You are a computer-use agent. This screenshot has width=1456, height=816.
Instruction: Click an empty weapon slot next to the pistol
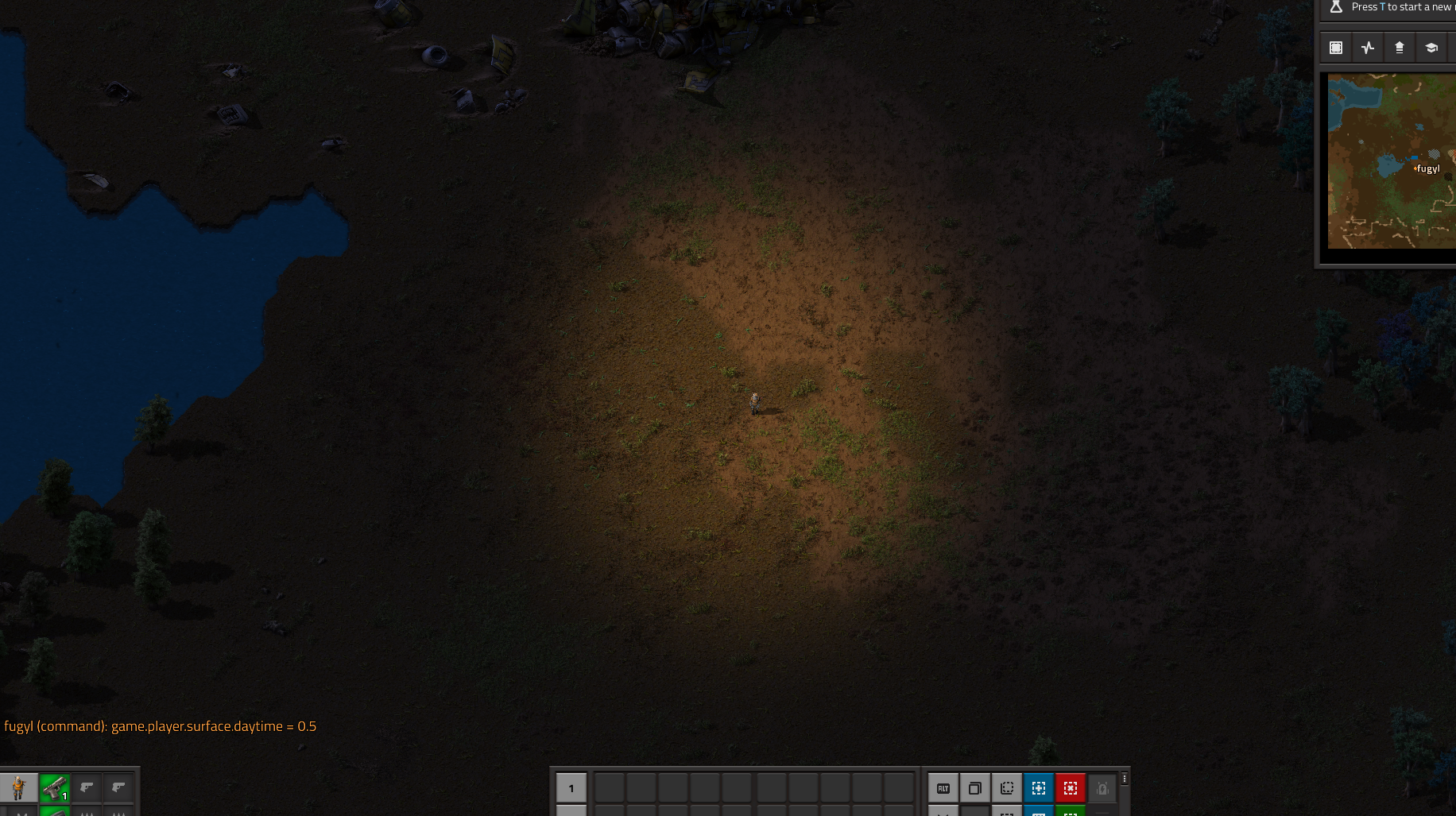(x=87, y=788)
